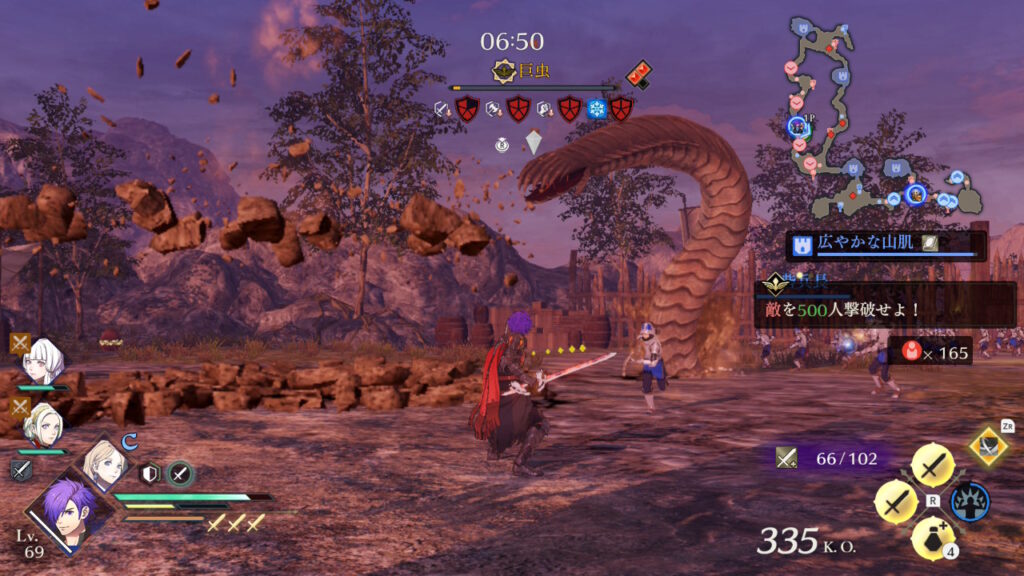Select the sword weapon durability icon

787,458
